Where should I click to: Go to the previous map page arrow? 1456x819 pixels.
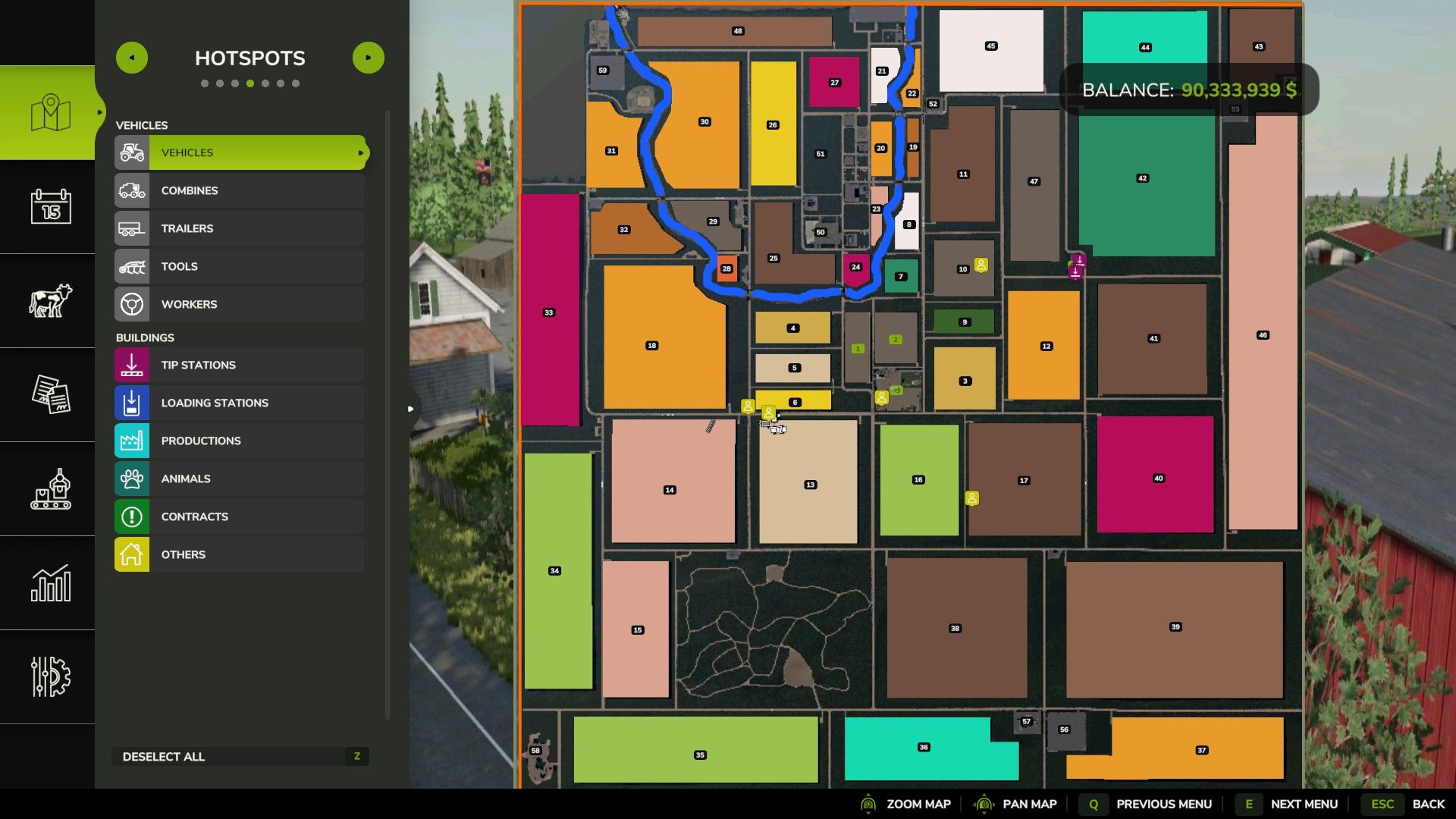[132, 58]
